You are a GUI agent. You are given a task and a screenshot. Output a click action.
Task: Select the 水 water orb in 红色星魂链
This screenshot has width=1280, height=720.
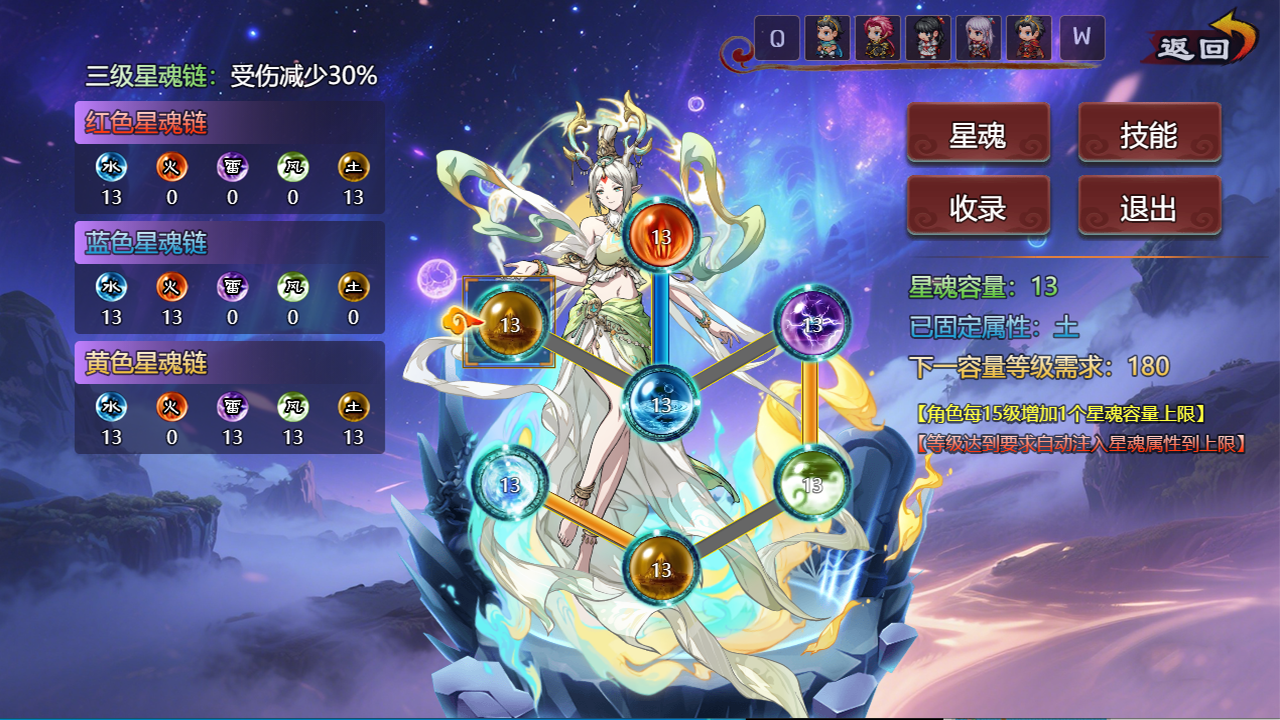pos(112,168)
